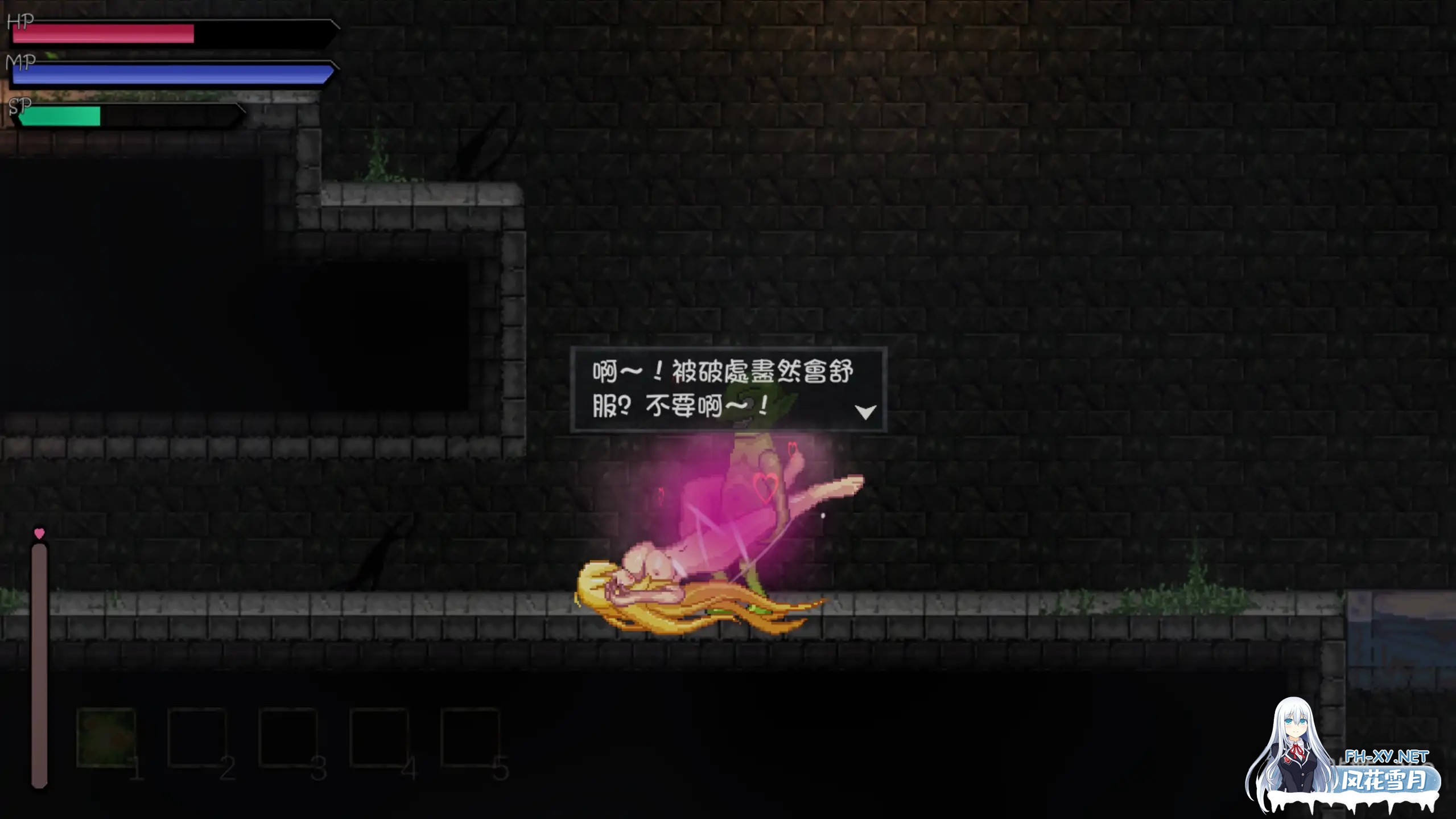
Task: Click the pink heart icon above the vertical gauge
Action: tap(38, 533)
